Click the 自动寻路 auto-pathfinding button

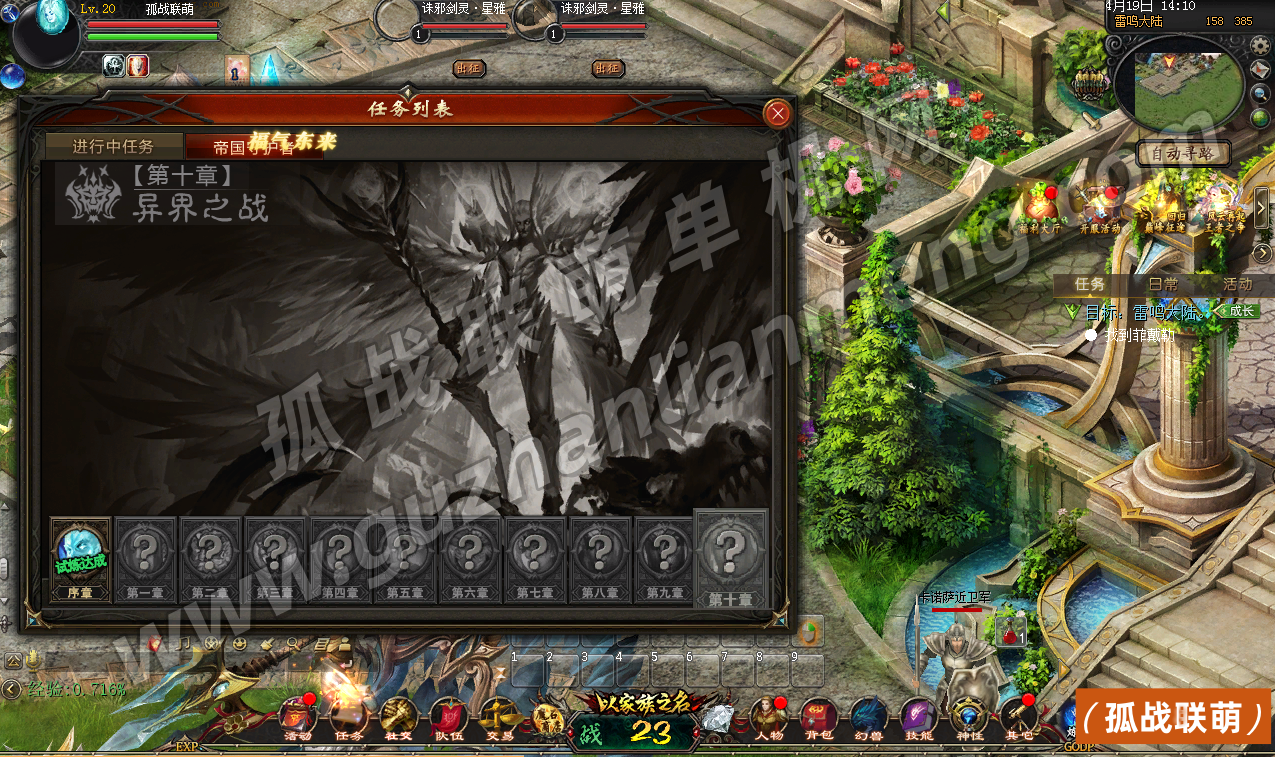pyautogui.click(x=1183, y=154)
